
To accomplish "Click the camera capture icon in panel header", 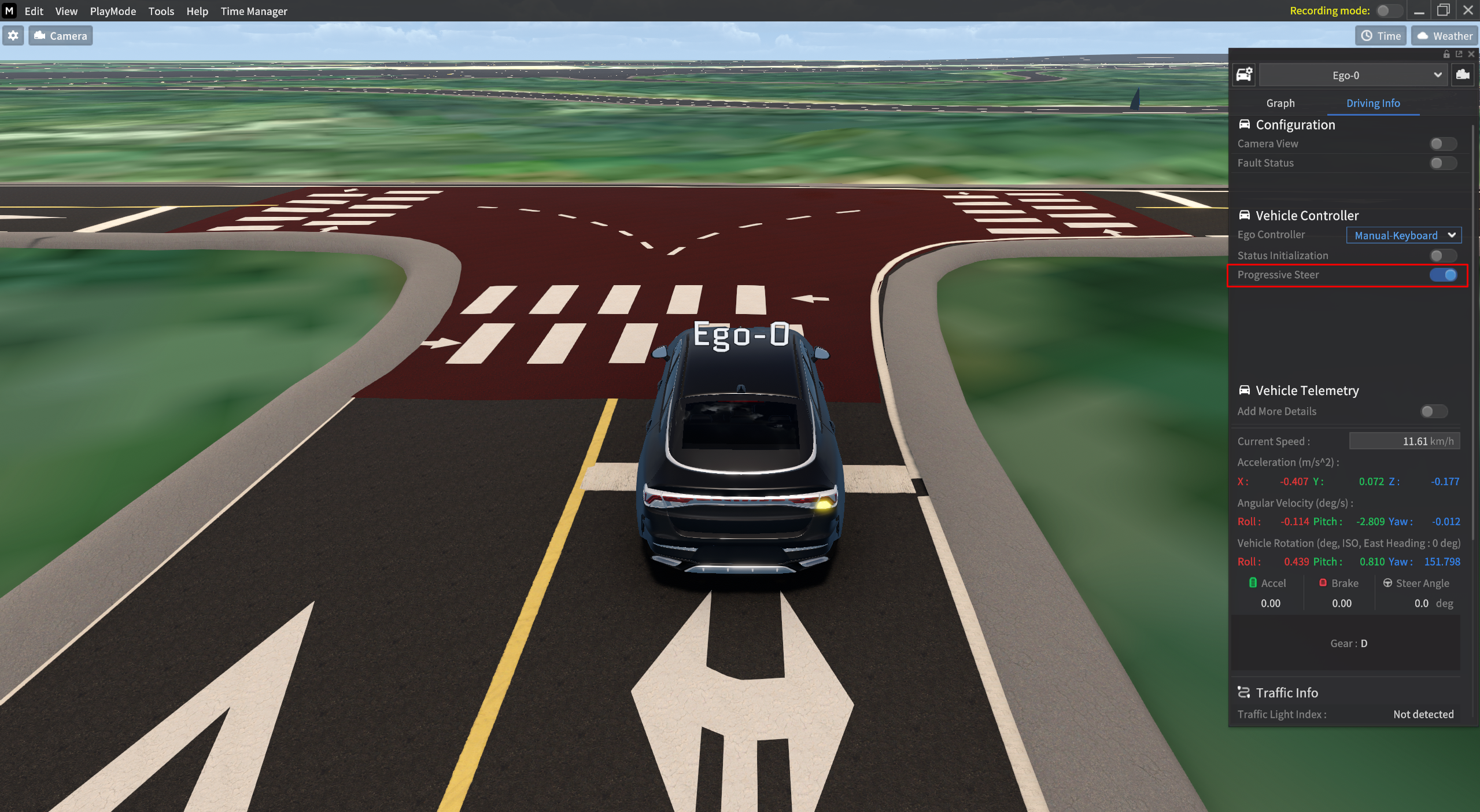I will coord(1465,75).
